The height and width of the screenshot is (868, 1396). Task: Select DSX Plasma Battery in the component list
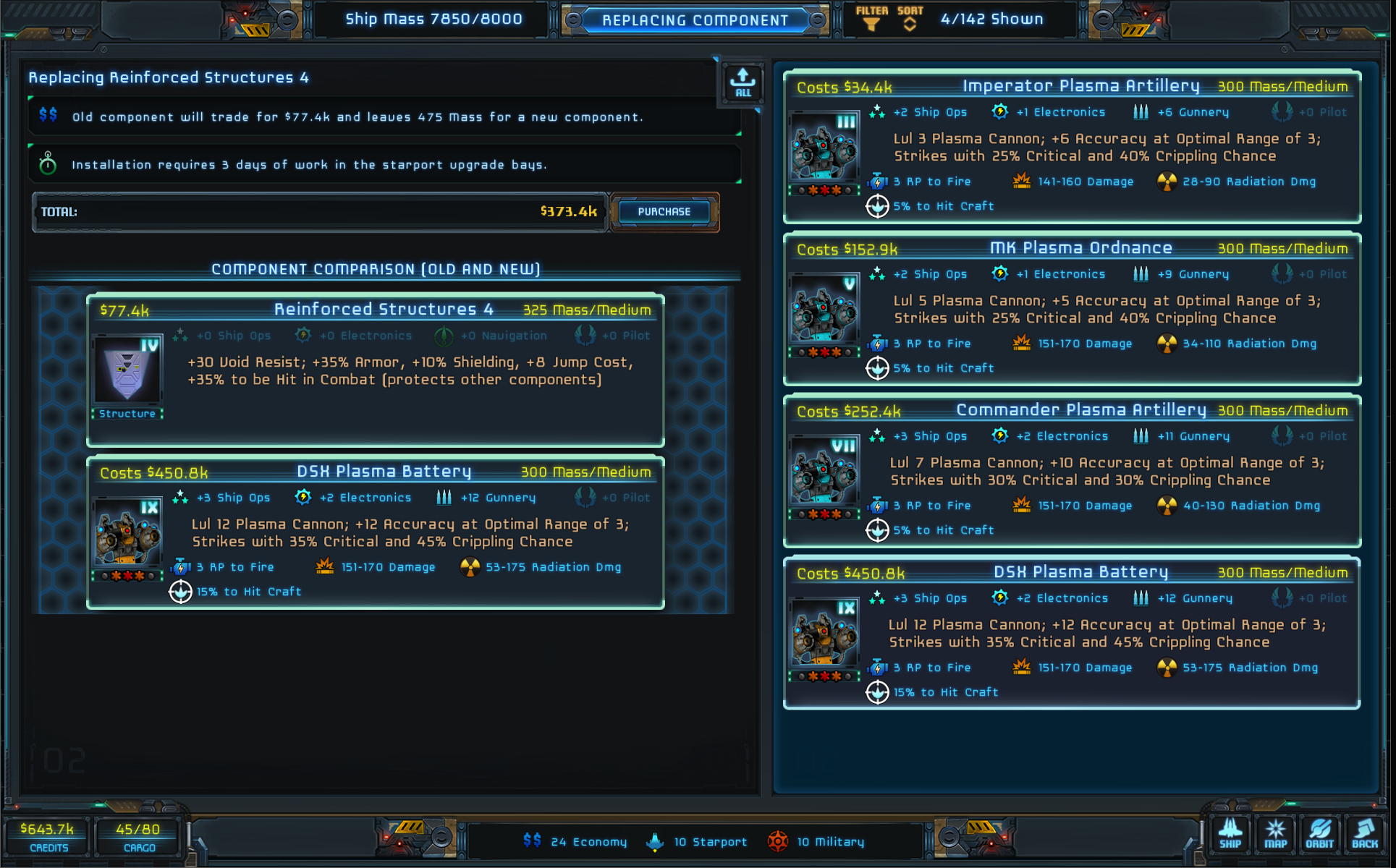click(1071, 633)
